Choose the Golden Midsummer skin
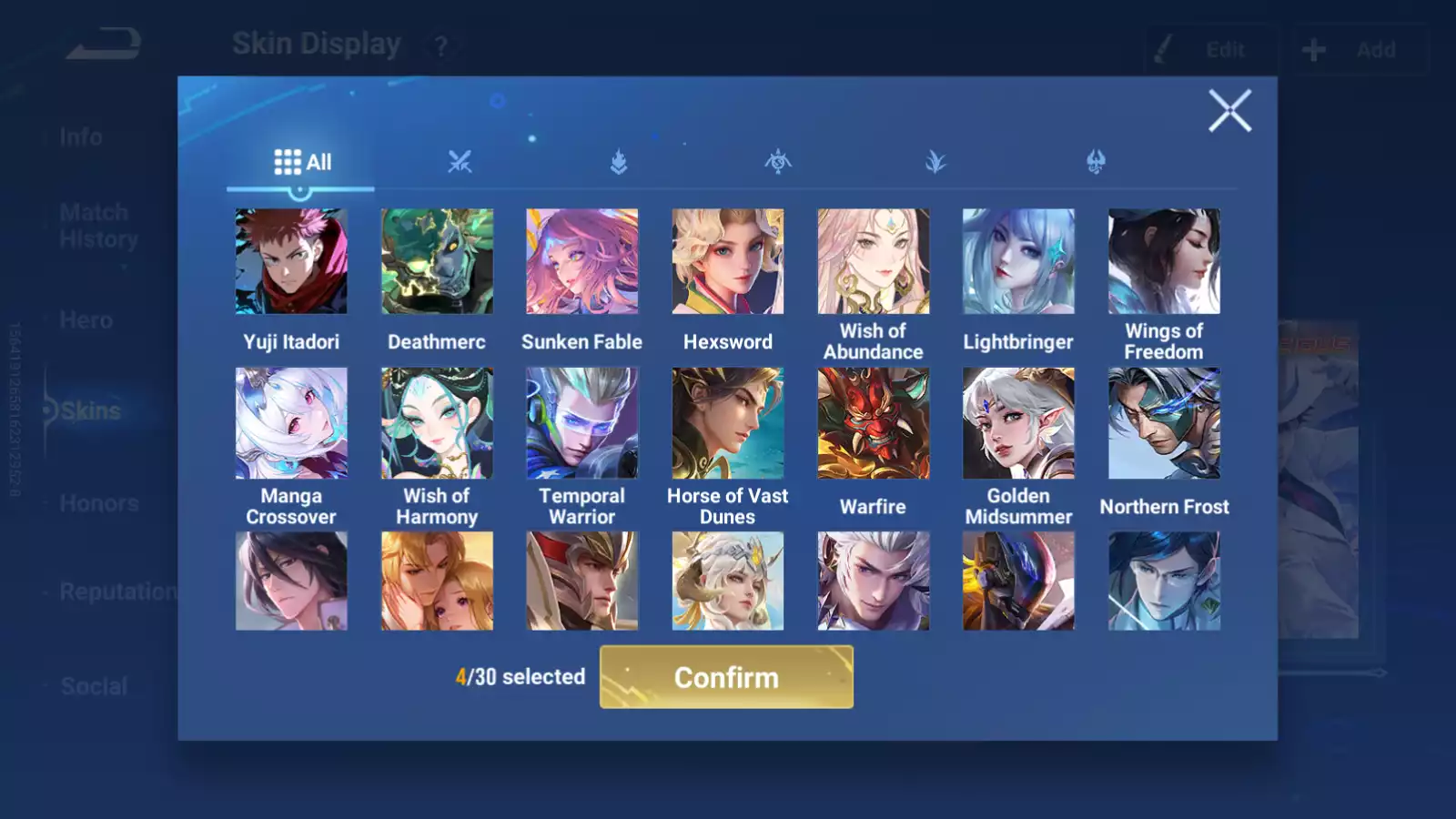1456x819 pixels. (1018, 423)
